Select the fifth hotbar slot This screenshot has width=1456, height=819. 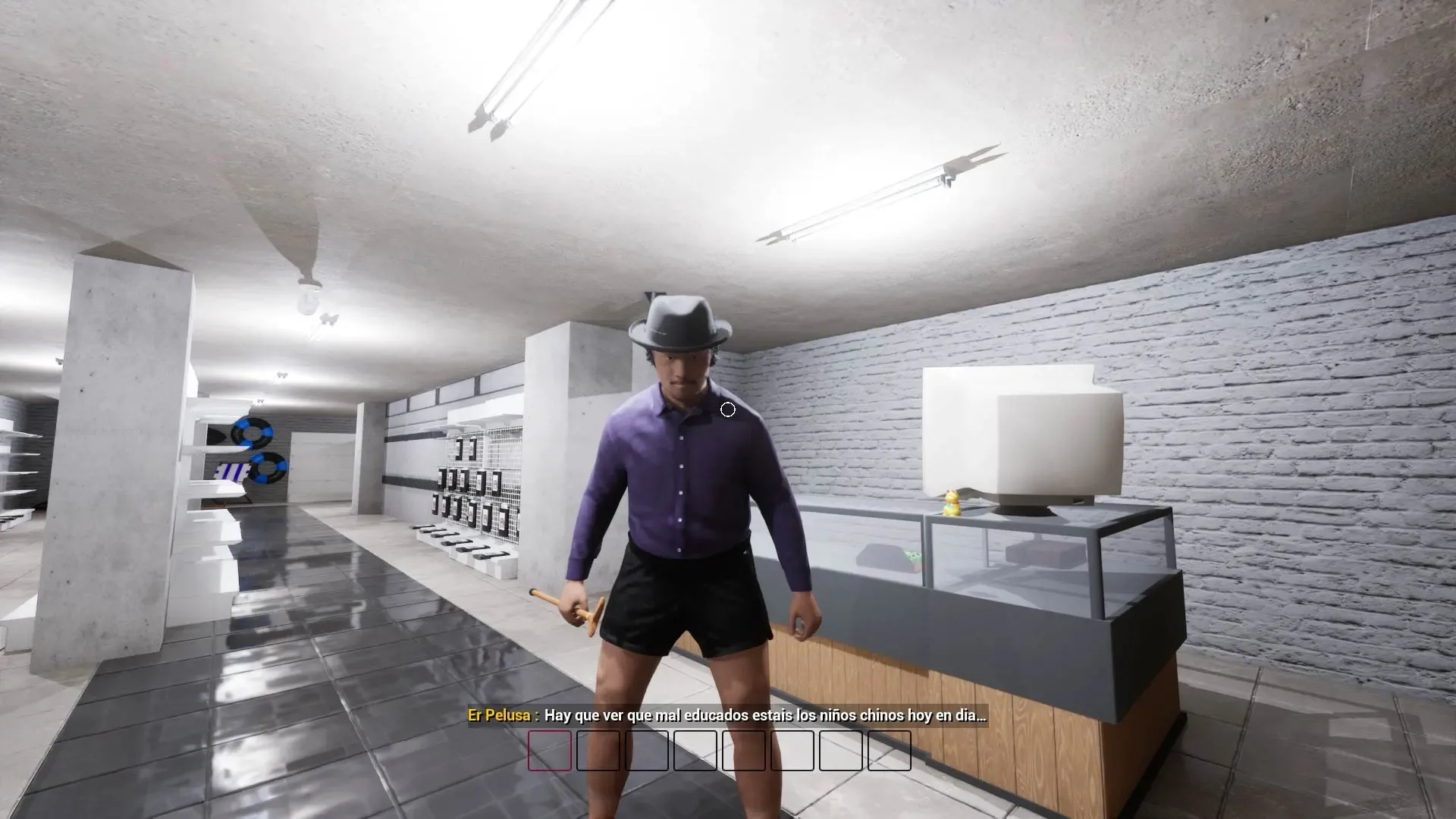point(745,752)
